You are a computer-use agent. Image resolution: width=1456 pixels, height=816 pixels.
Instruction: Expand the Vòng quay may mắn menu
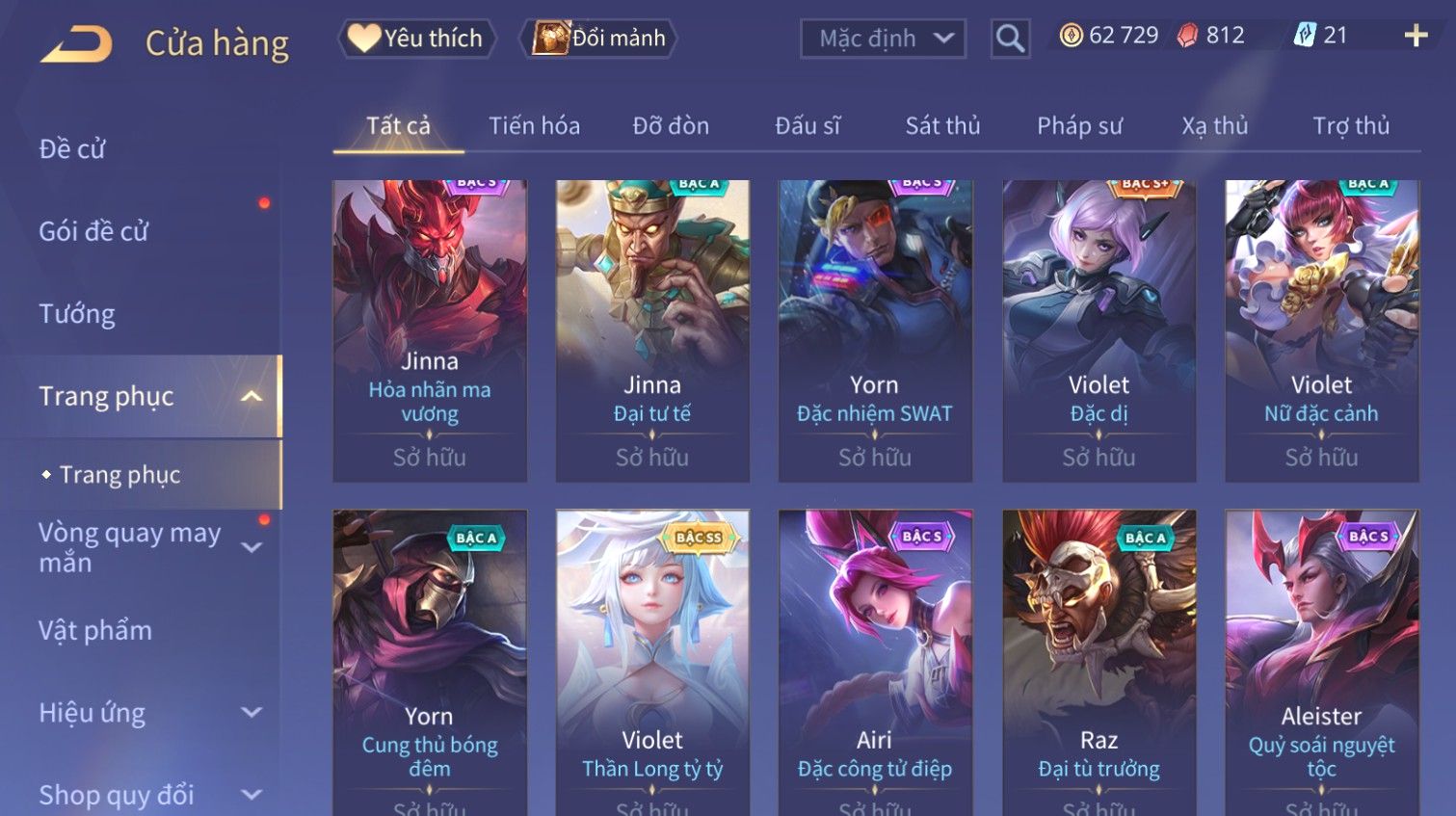(x=145, y=547)
